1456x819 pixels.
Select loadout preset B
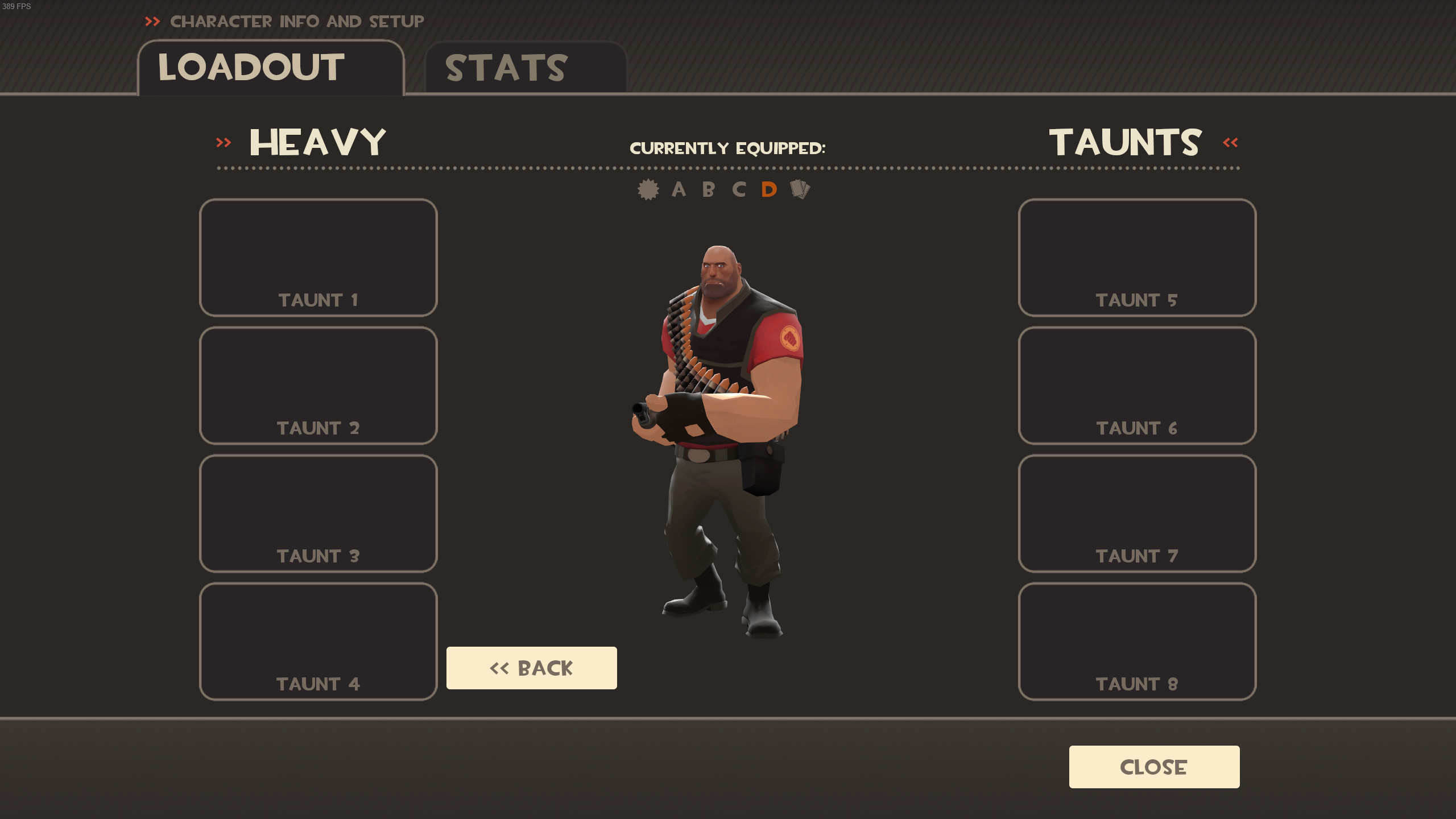tap(708, 190)
